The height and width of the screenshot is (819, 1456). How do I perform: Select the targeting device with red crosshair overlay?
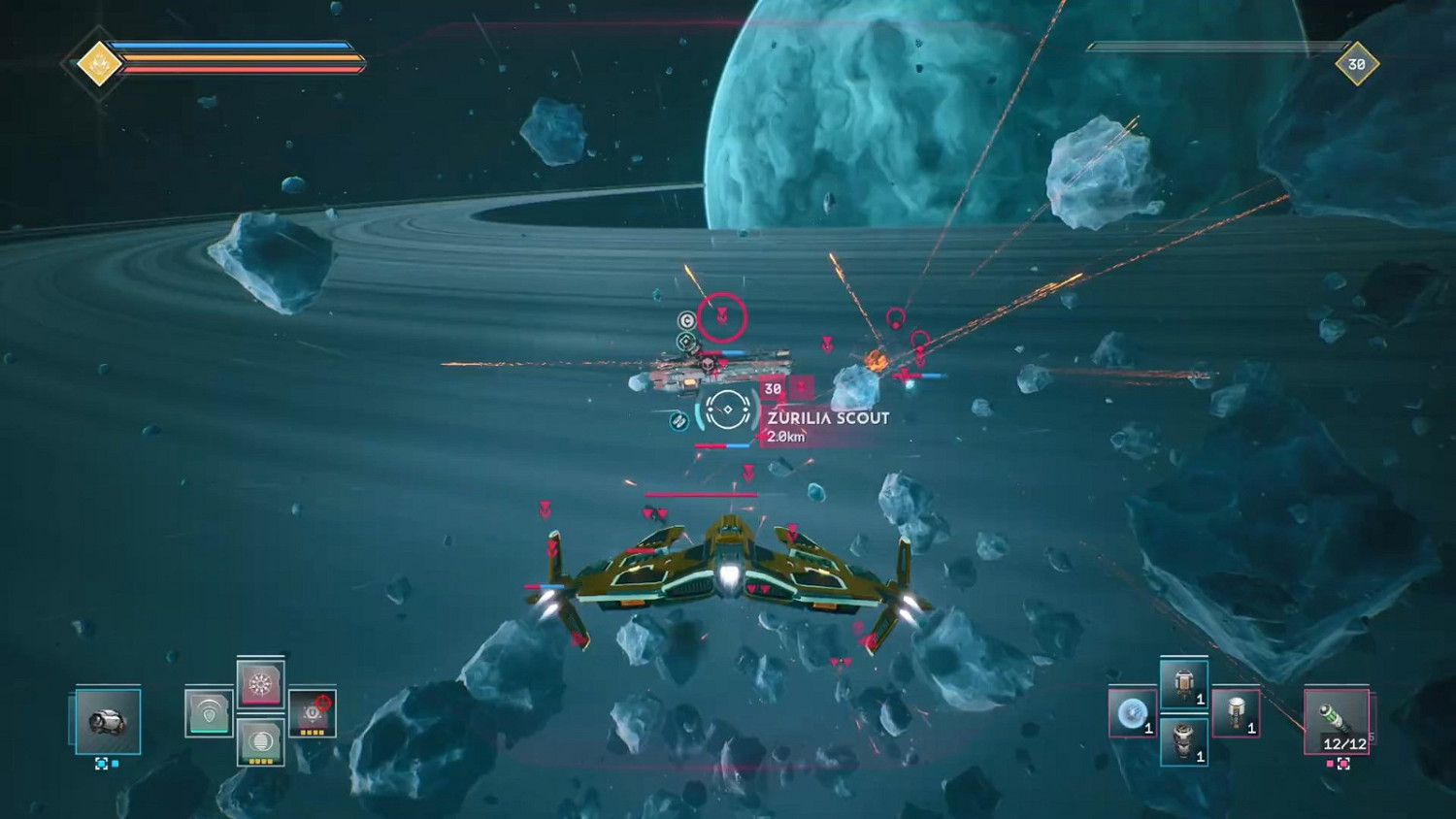tap(312, 712)
